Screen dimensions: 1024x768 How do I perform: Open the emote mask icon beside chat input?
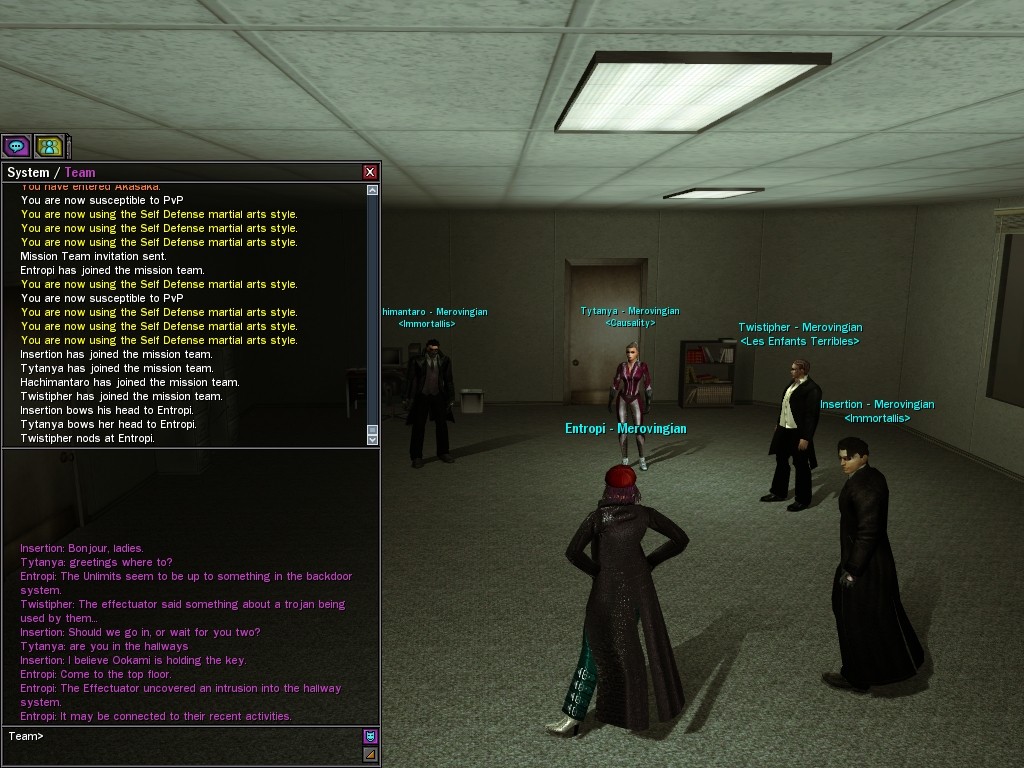click(370, 737)
